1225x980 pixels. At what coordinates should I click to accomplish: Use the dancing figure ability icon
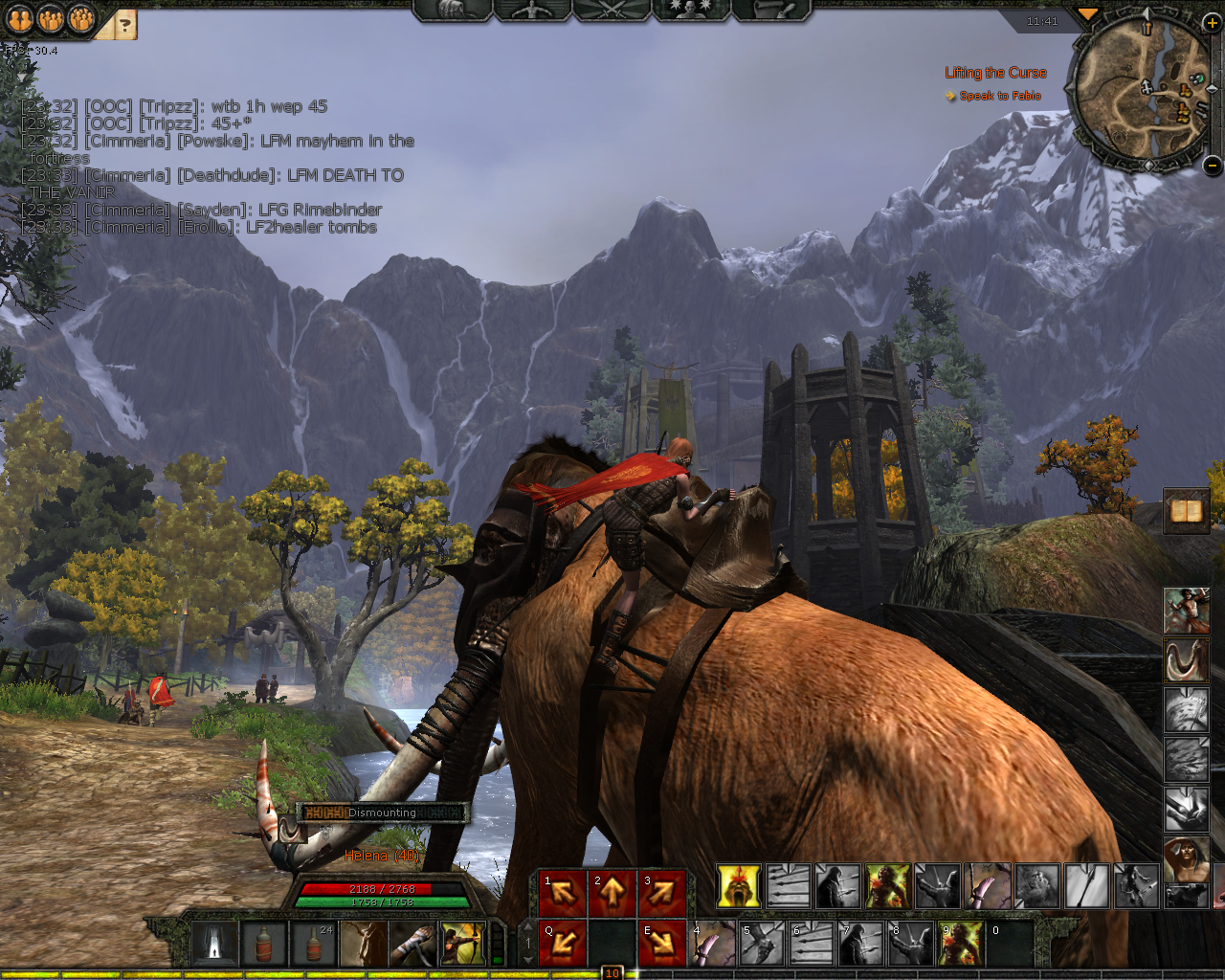point(1186,611)
